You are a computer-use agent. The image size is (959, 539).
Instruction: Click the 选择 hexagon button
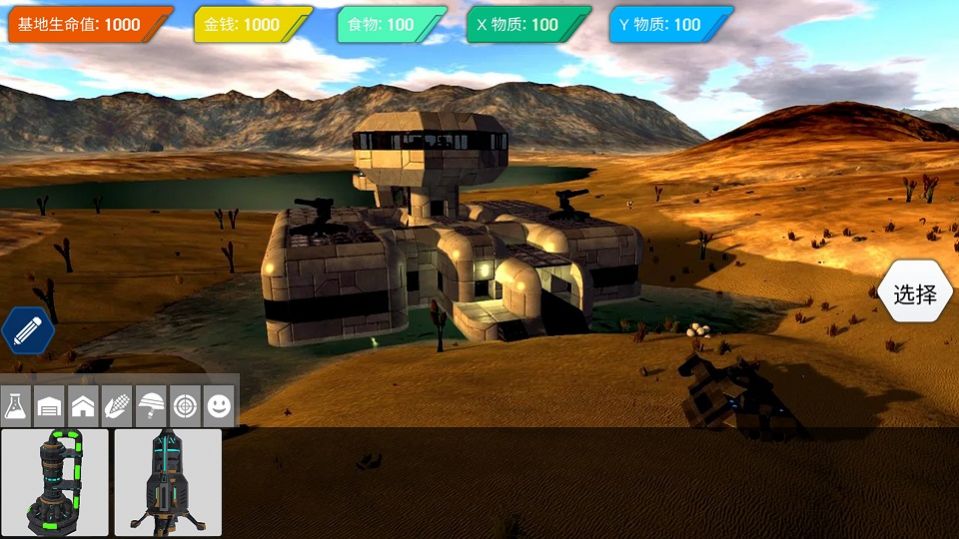[x=915, y=294]
